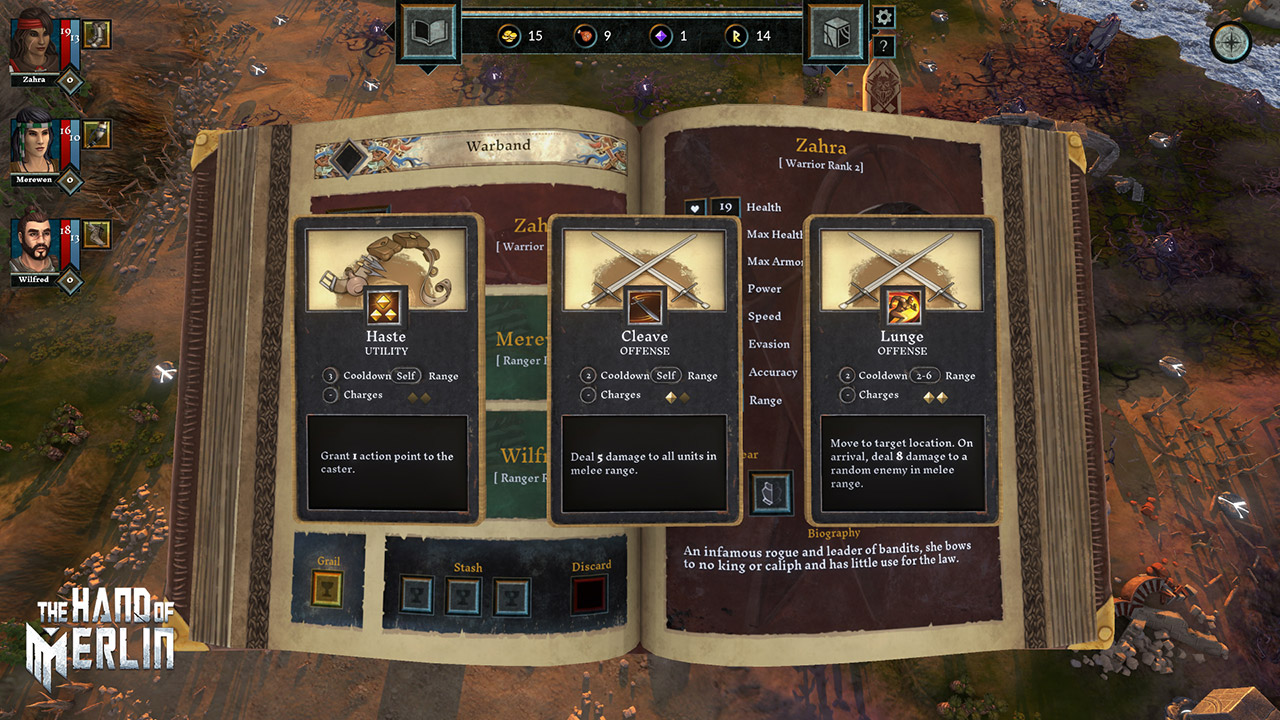Screen dimensions: 1280x720
Task: Click the compass icon
Action: 1231,42
